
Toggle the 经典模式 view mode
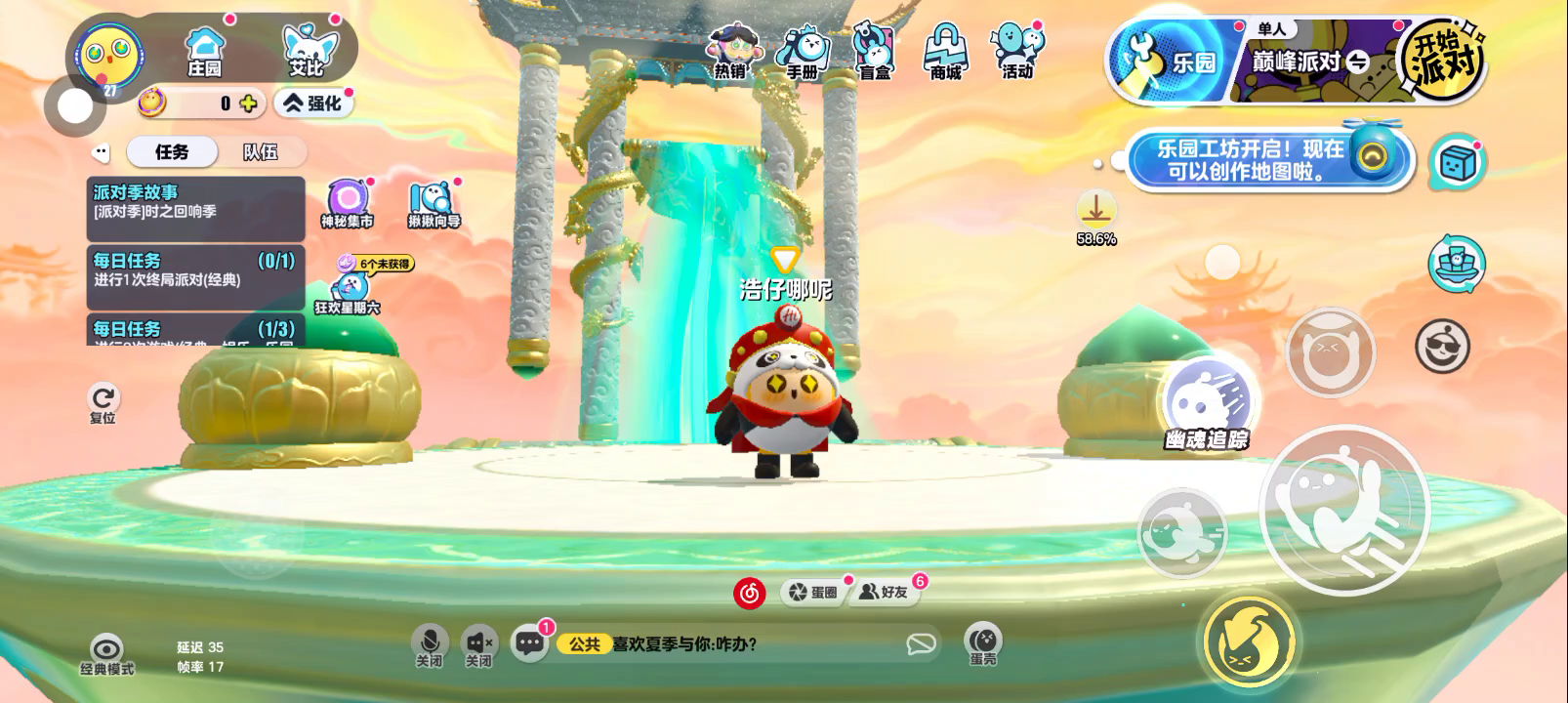(x=106, y=653)
